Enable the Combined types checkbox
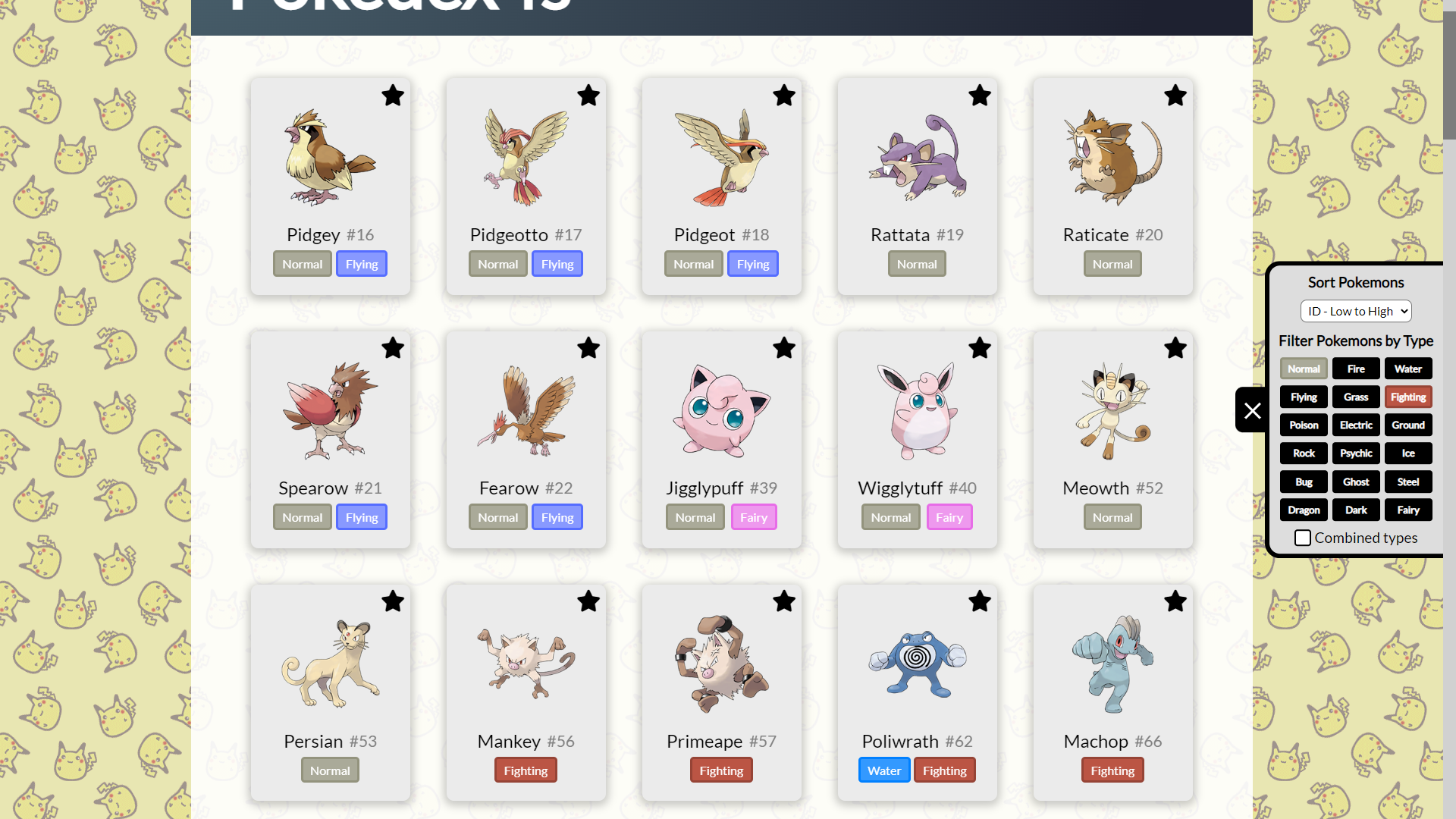Image resolution: width=1456 pixels, height=819 pixels. (1303, 538)
